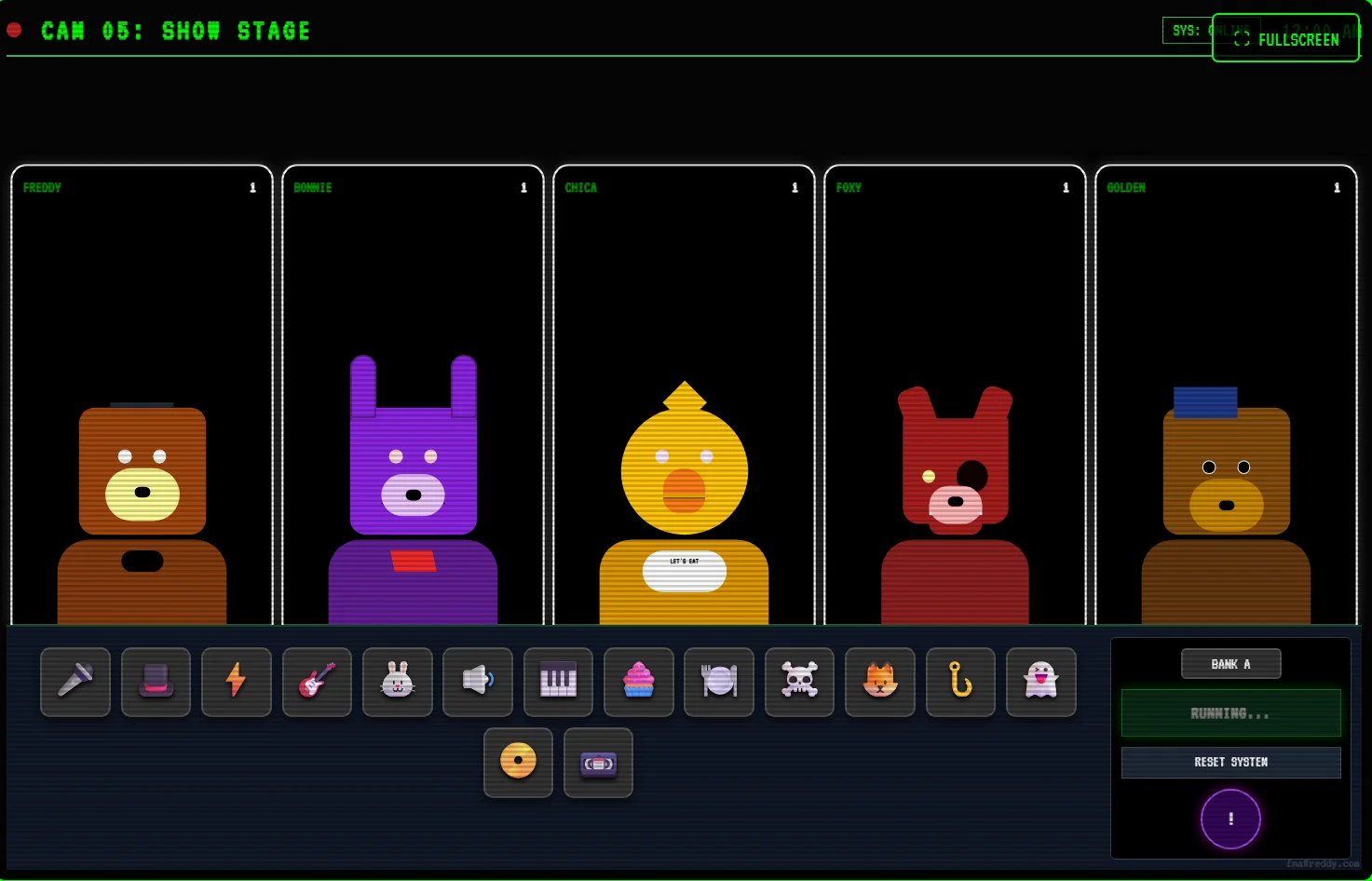Viewport: 1372px width, 881px height.
Task: Enter FULLSCREEN mode
Action: [1285, 38]
